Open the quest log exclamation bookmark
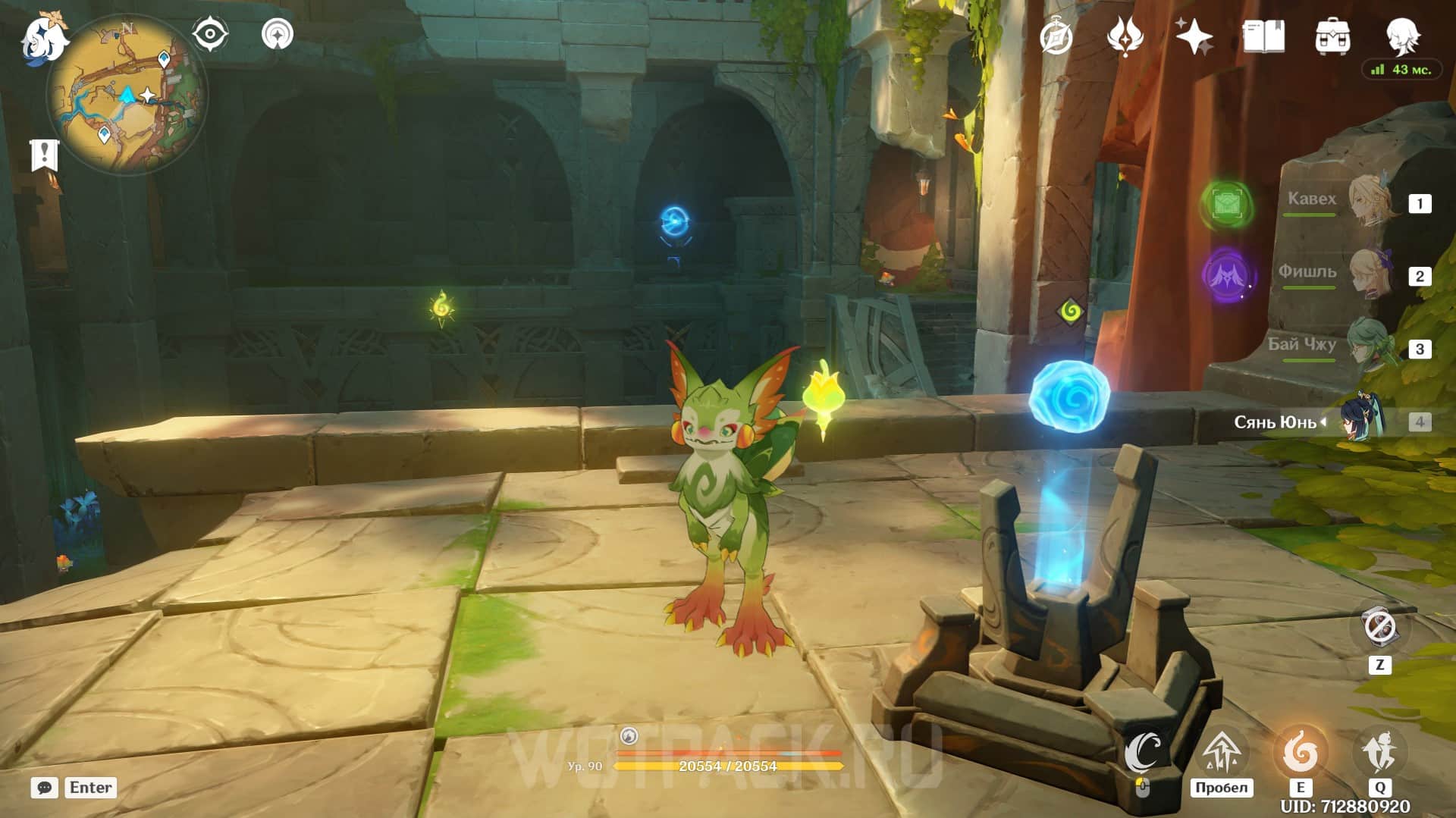This screenshot has width=1456, height=818. tap(44, 155)
